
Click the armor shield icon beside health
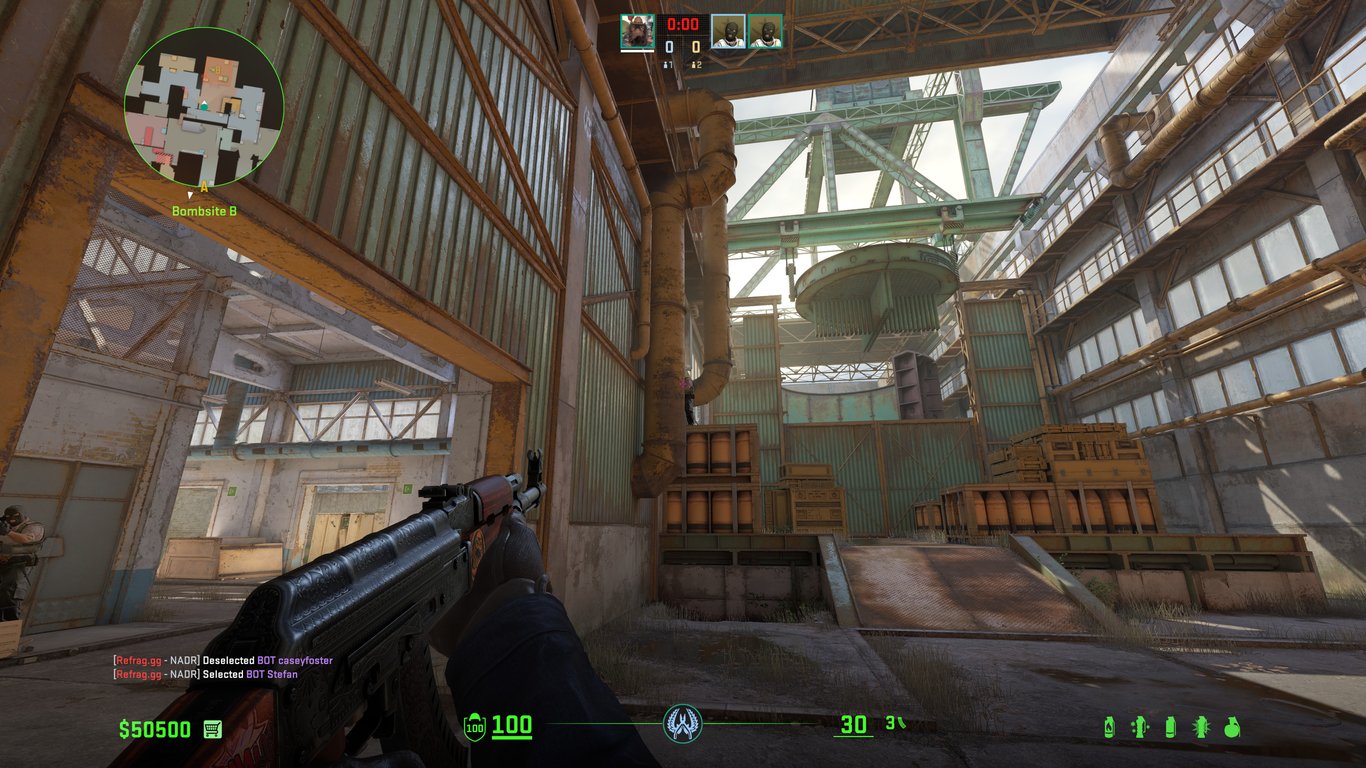coord(475,727)
